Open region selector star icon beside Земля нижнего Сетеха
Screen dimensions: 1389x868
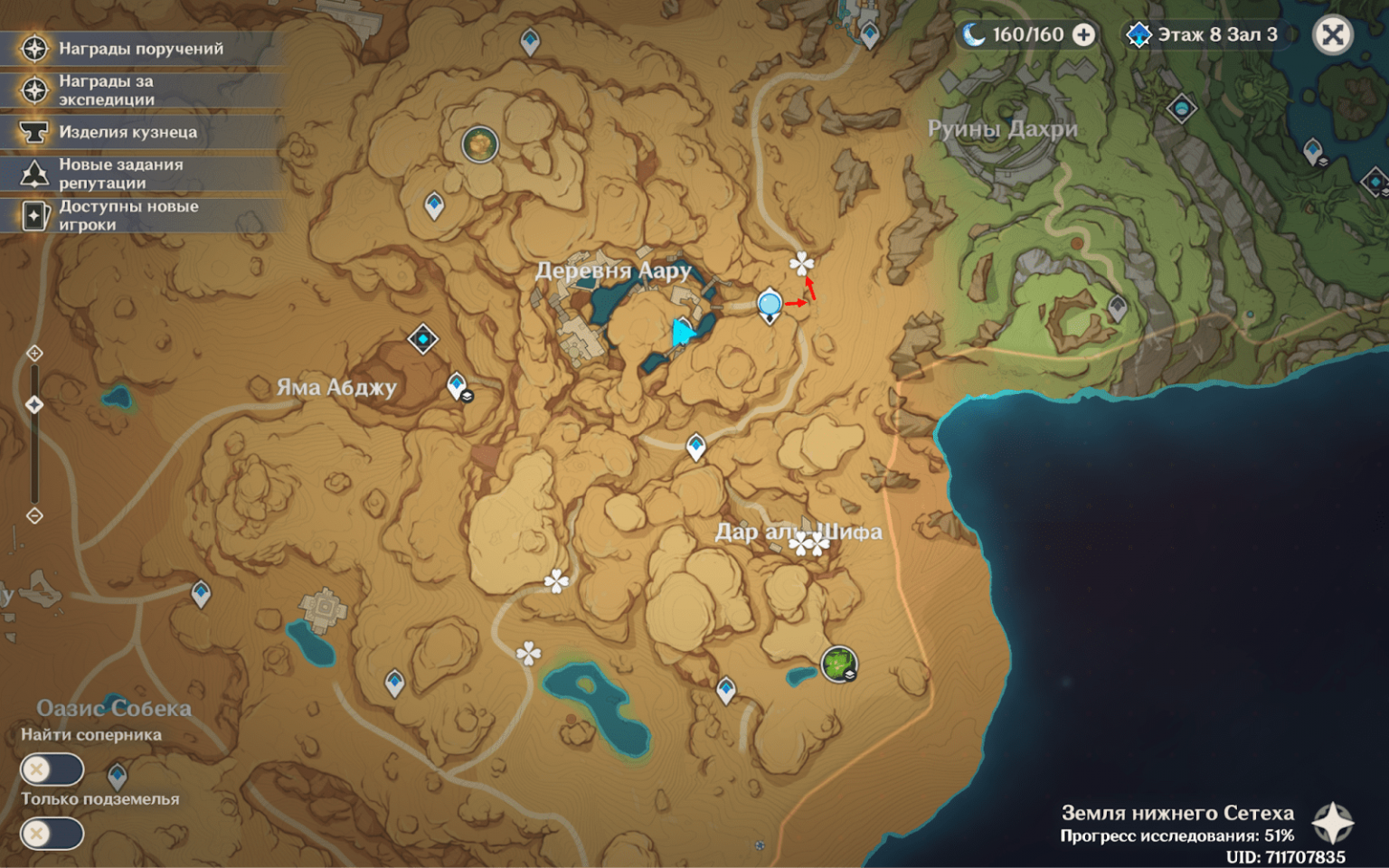pos(1332,823)
